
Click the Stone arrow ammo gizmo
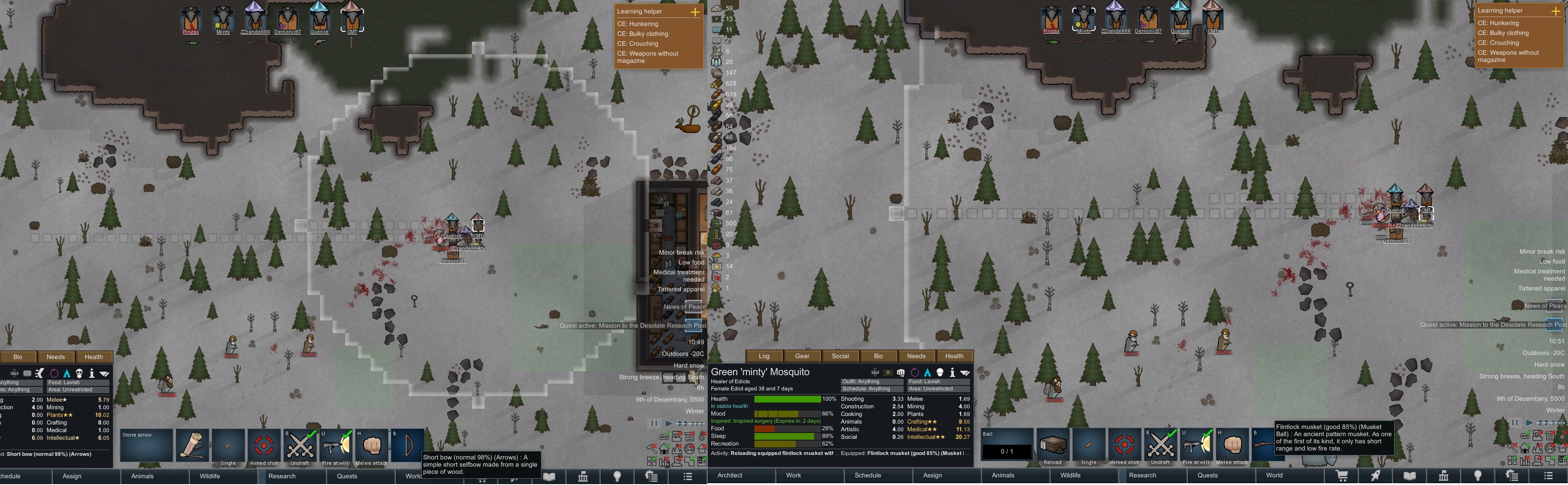(x=146, y=446)
